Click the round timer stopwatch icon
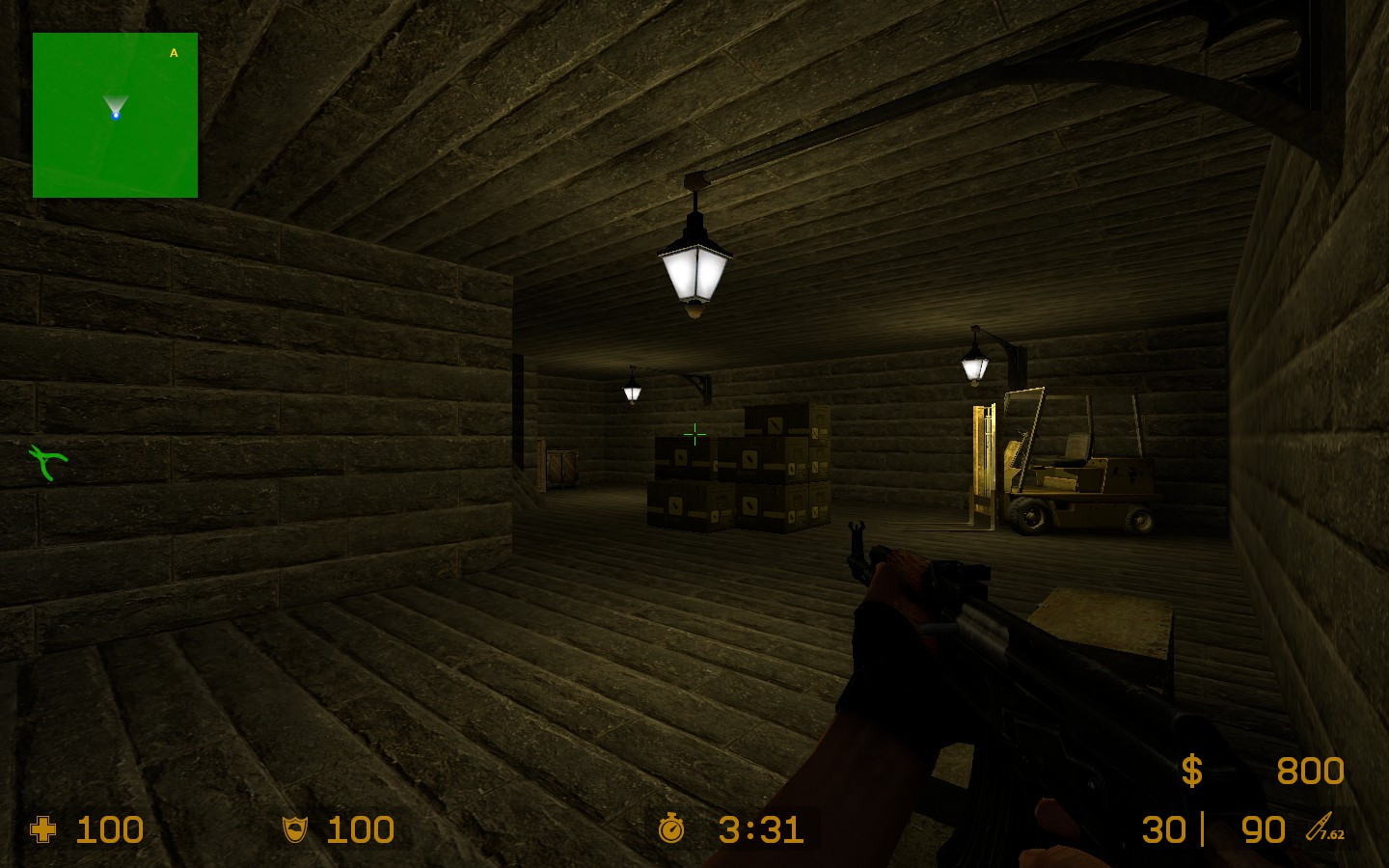This screenshot has width=1389, height=868. coord(671,828)
